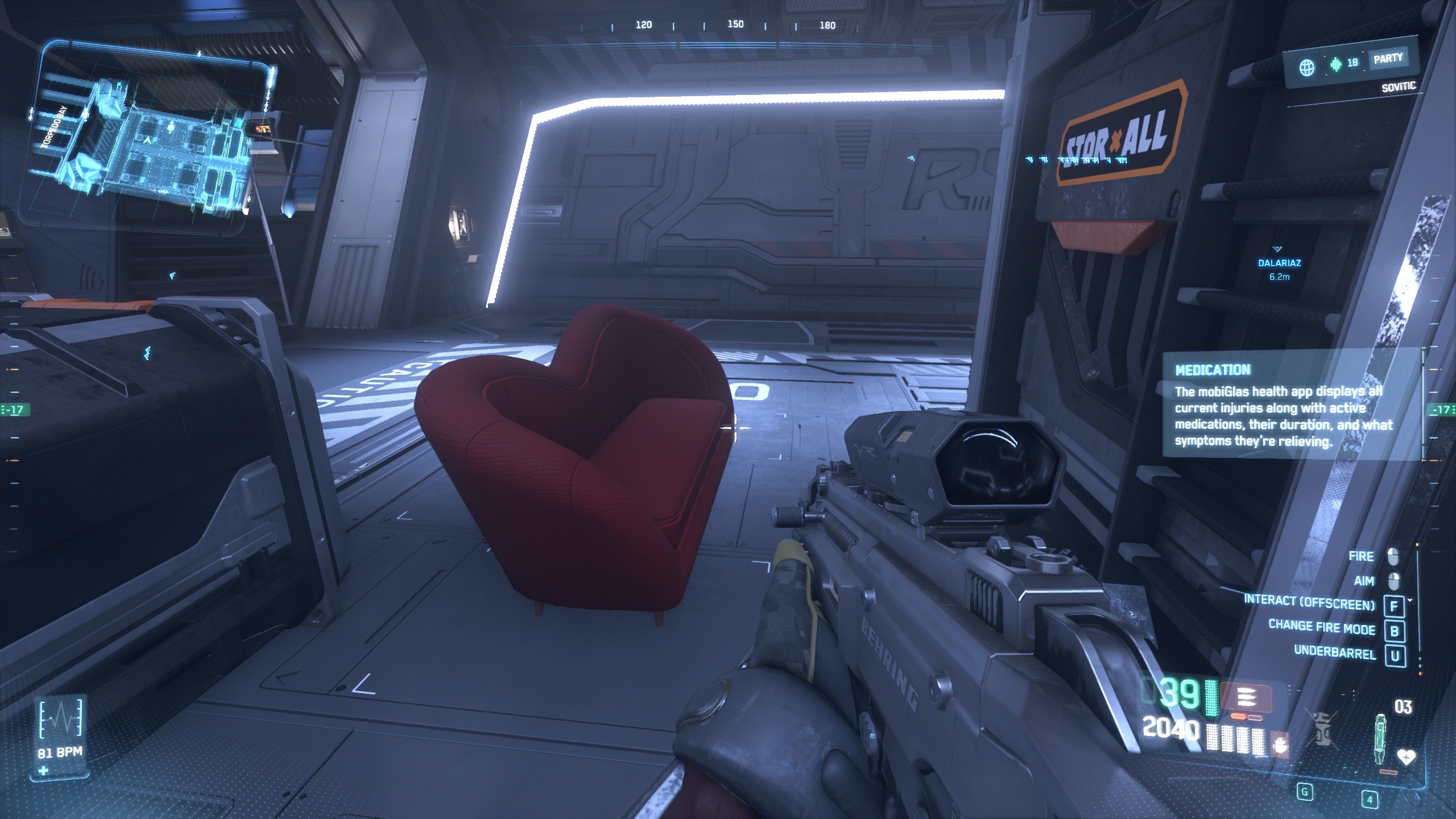This screenshot has width=1456, height=819.
Task: Select the PARTY channel label
Action: coord(1388,59)
